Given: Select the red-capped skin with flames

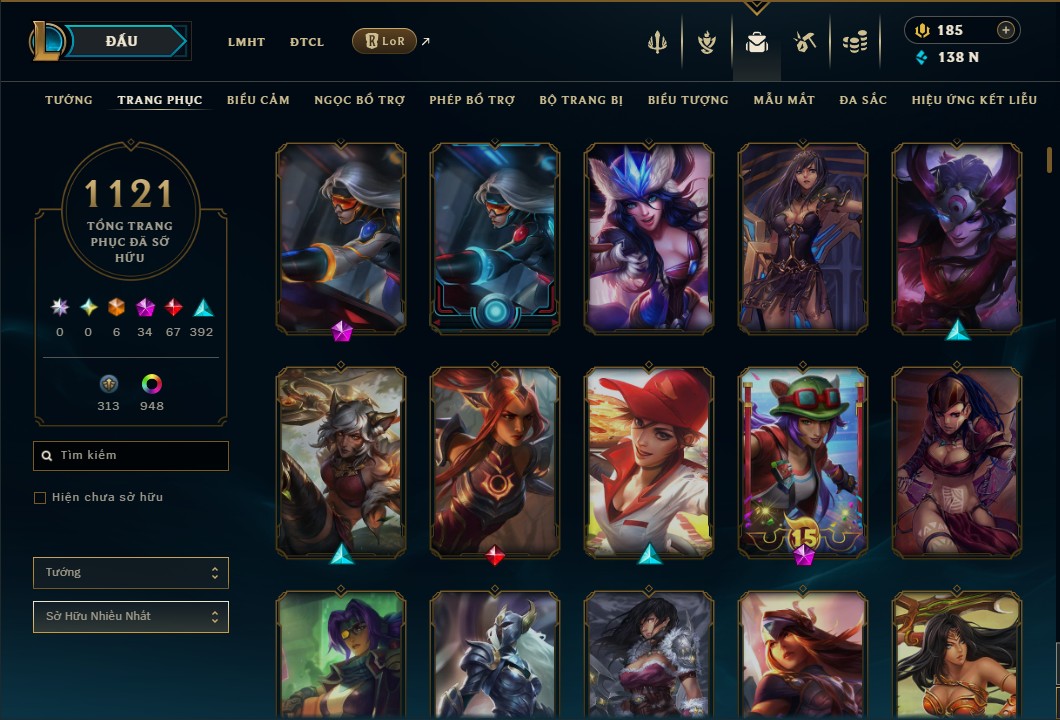Looking at the screenshot, I should (649, 460).
